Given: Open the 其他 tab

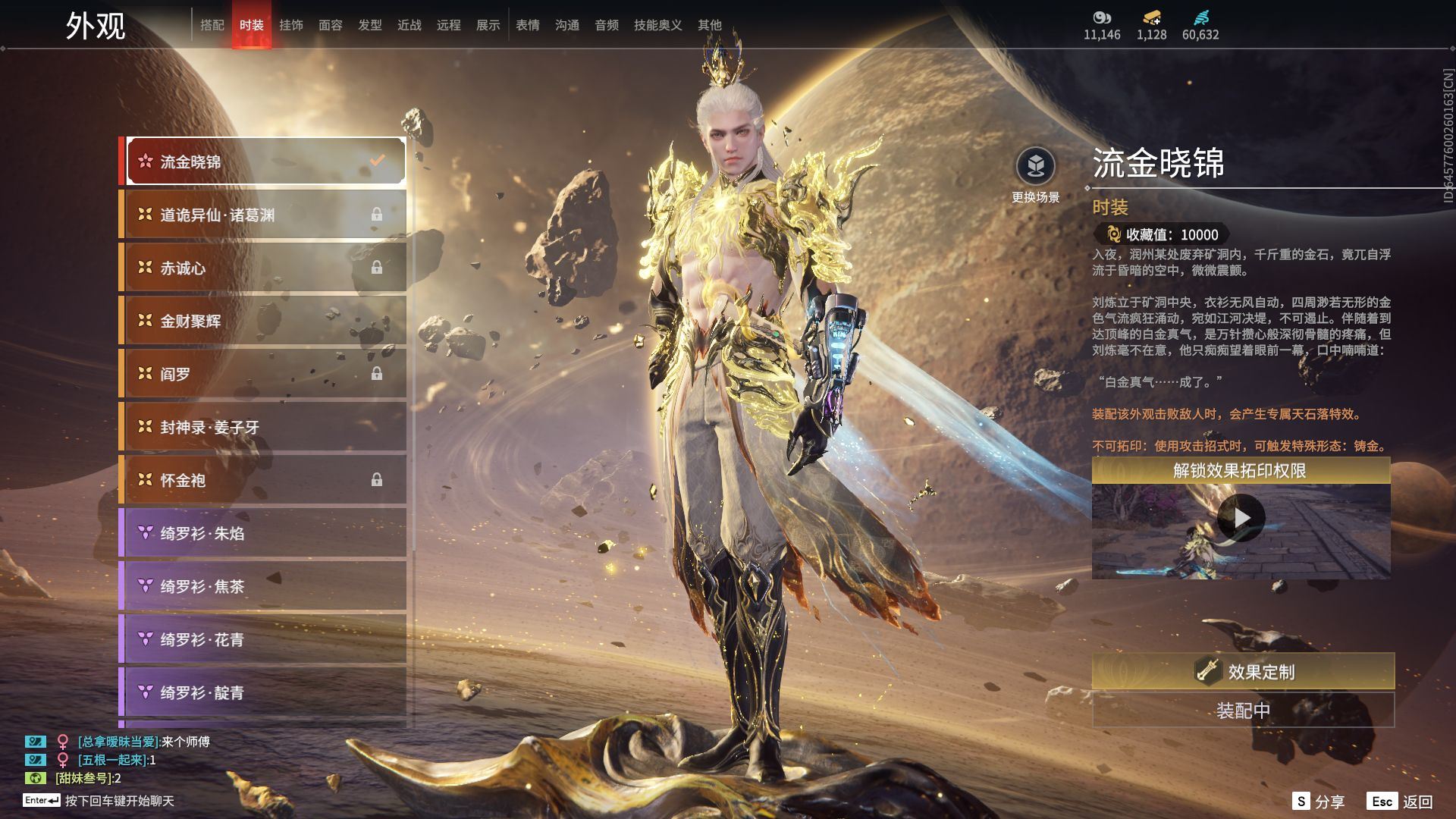Looking at the screenshot, I should pos(709,25).
